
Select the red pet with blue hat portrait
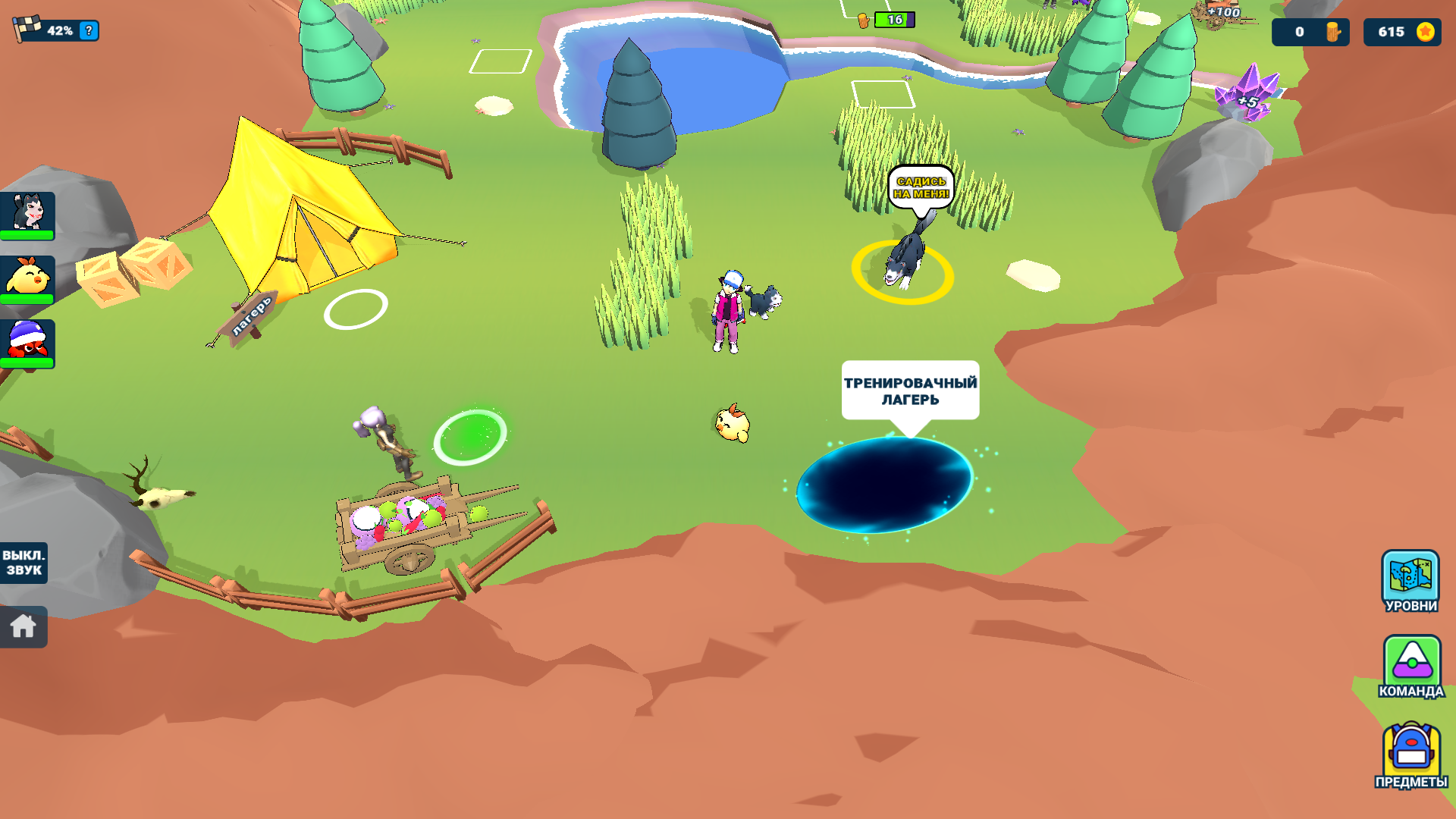click(29, 345)
